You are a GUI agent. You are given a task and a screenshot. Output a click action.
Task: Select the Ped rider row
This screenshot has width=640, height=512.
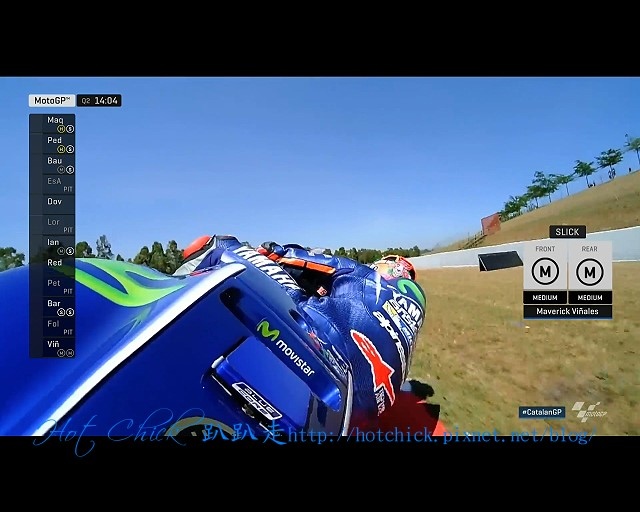(x=53, y=144)
